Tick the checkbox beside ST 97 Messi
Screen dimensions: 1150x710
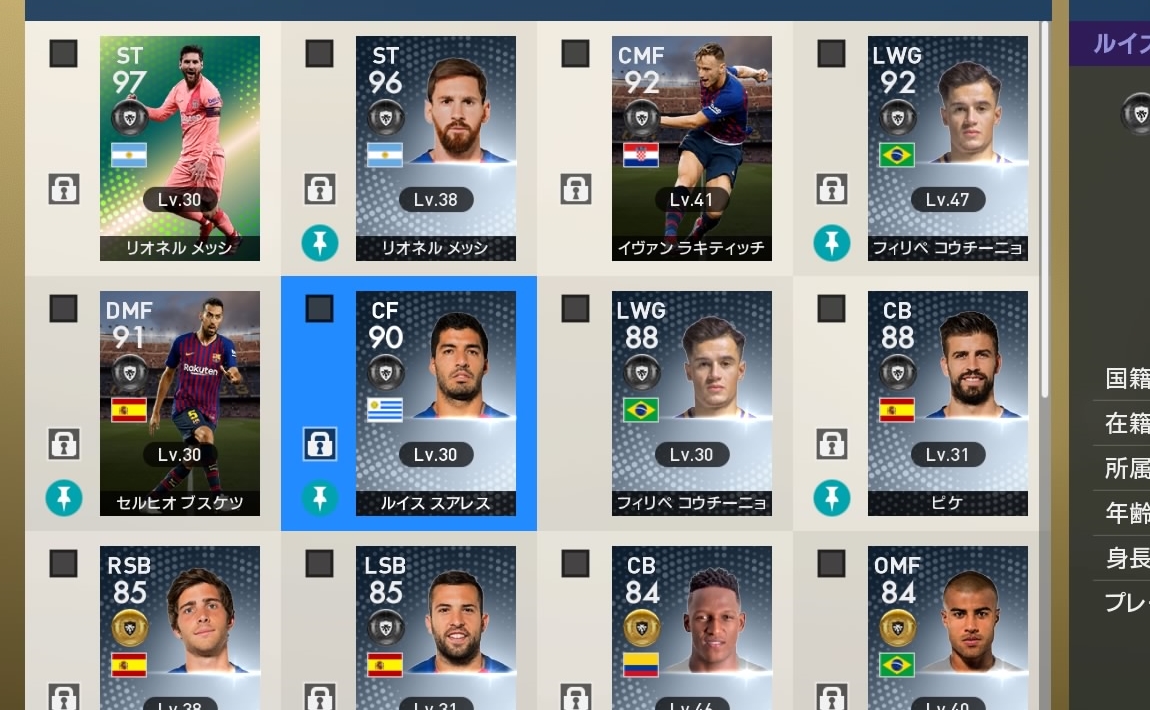(64, 54)
